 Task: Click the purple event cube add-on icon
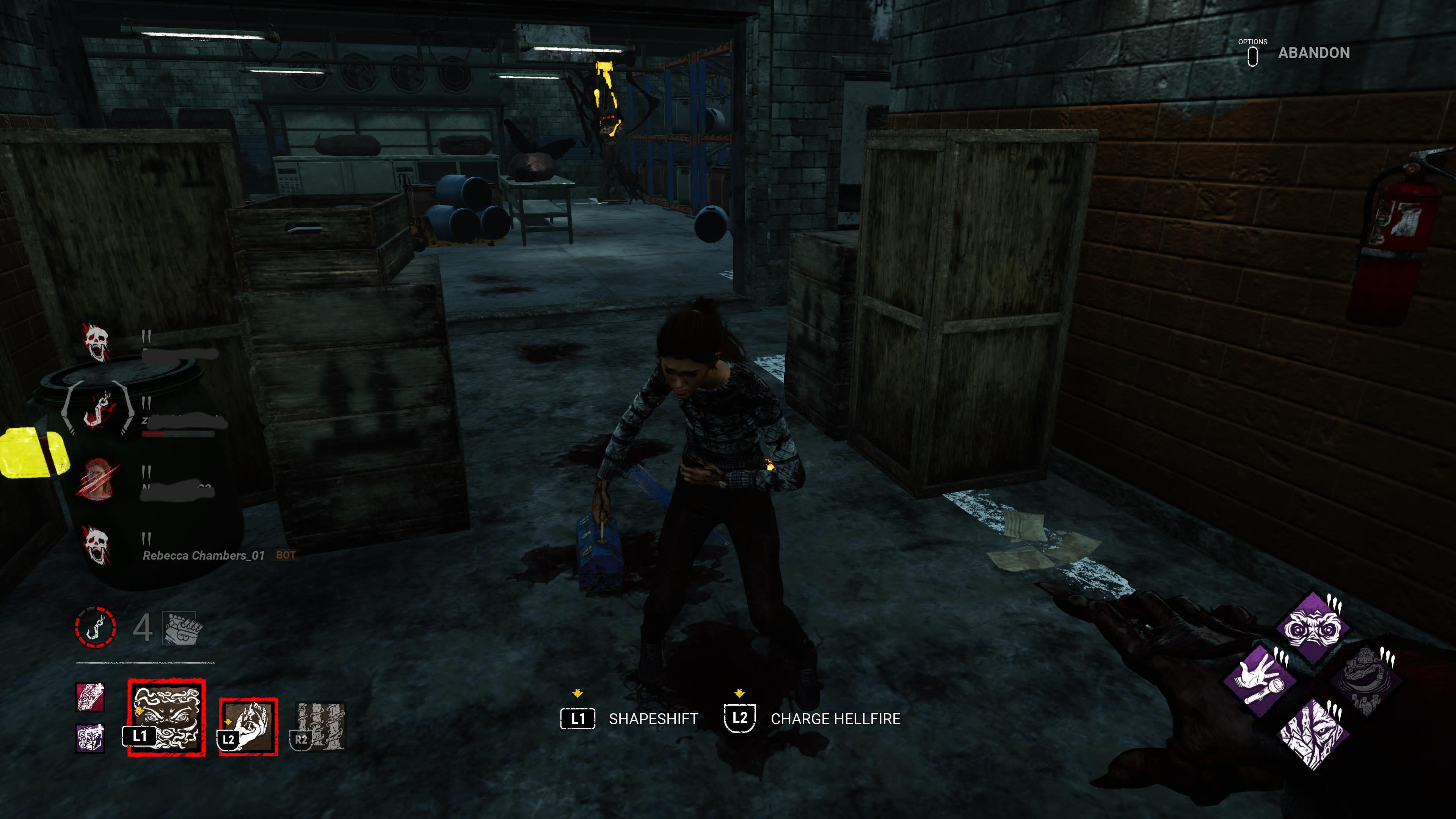91,738
